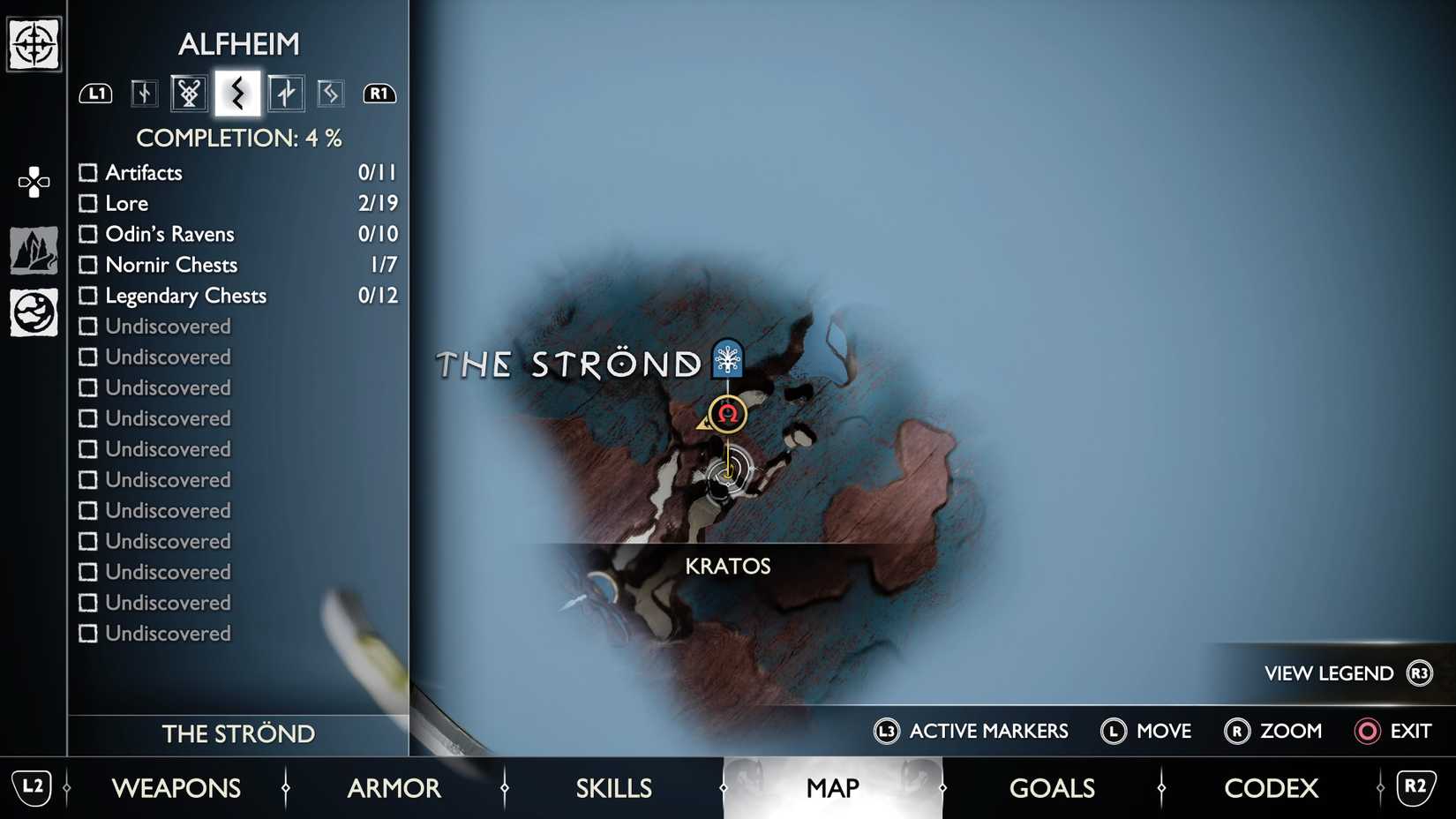Switch to the WEAPONS tab
The image size is (1456, 819).
tap(177, 788)
